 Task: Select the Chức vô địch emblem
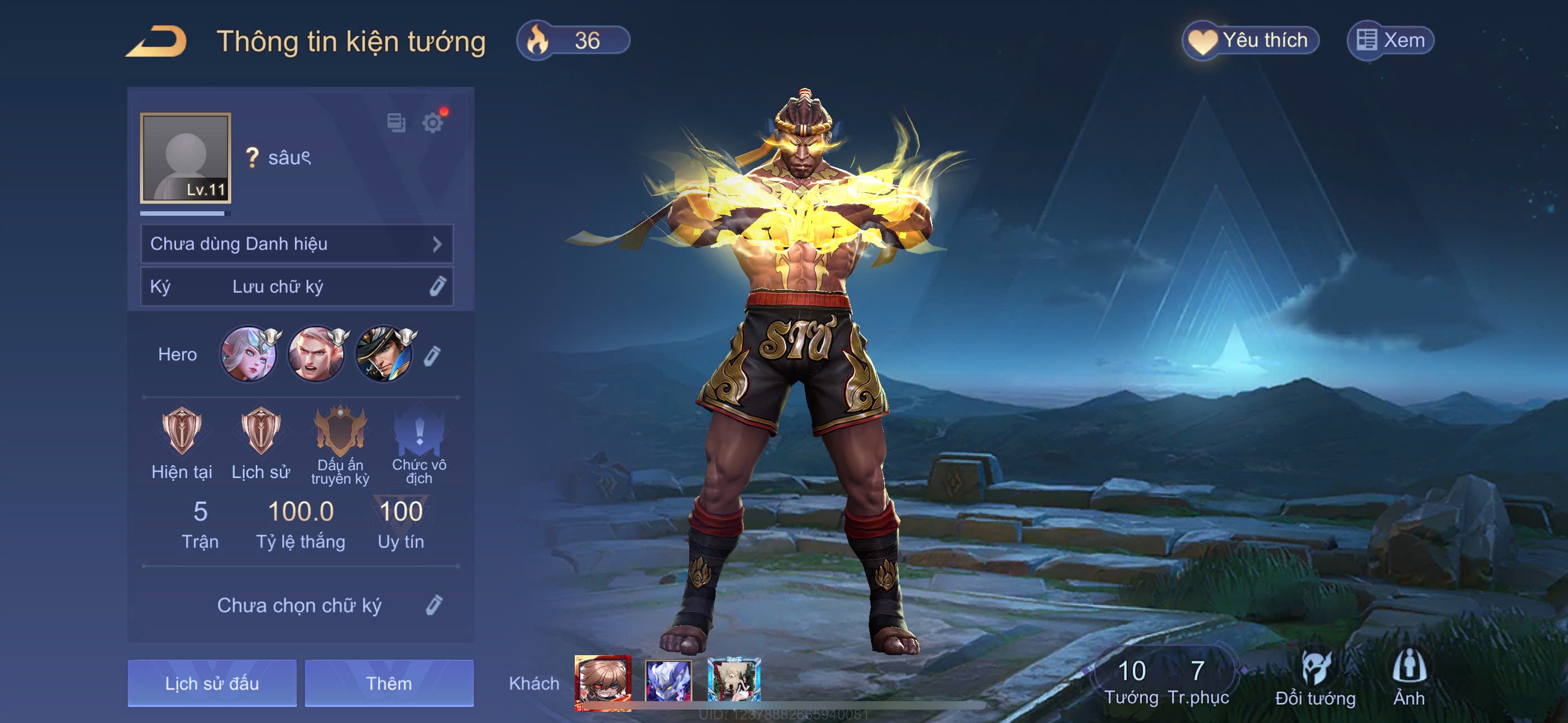click(419, 432)
